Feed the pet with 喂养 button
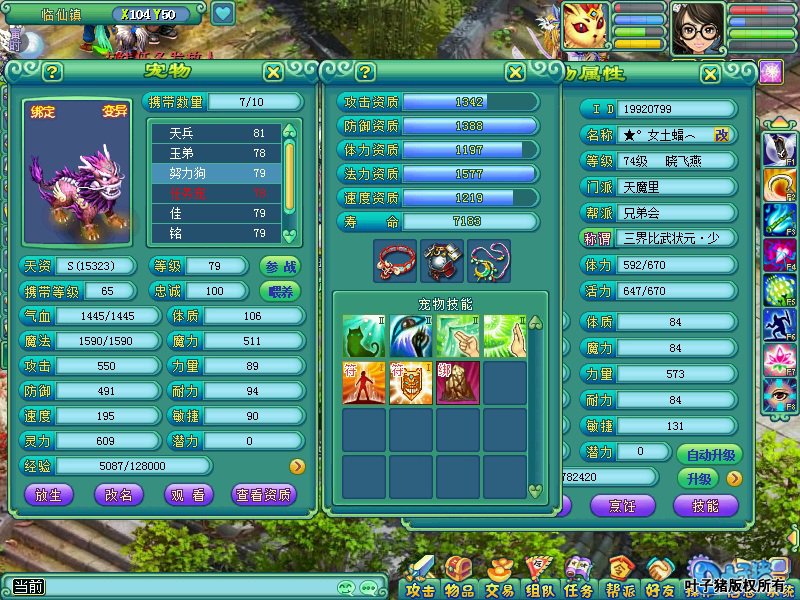 pos(280,291)
